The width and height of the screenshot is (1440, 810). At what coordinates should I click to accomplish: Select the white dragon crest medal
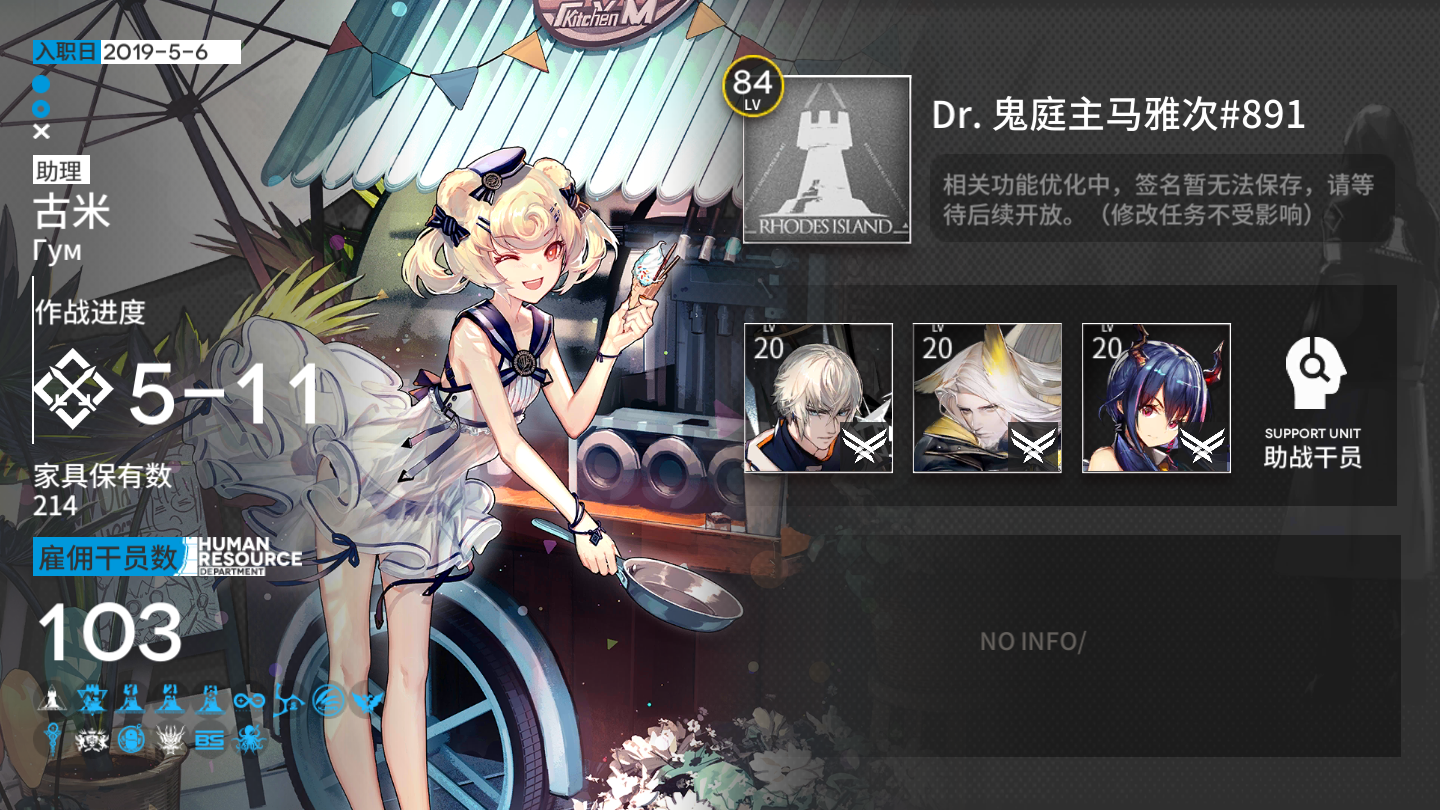(x=169, y=740)
